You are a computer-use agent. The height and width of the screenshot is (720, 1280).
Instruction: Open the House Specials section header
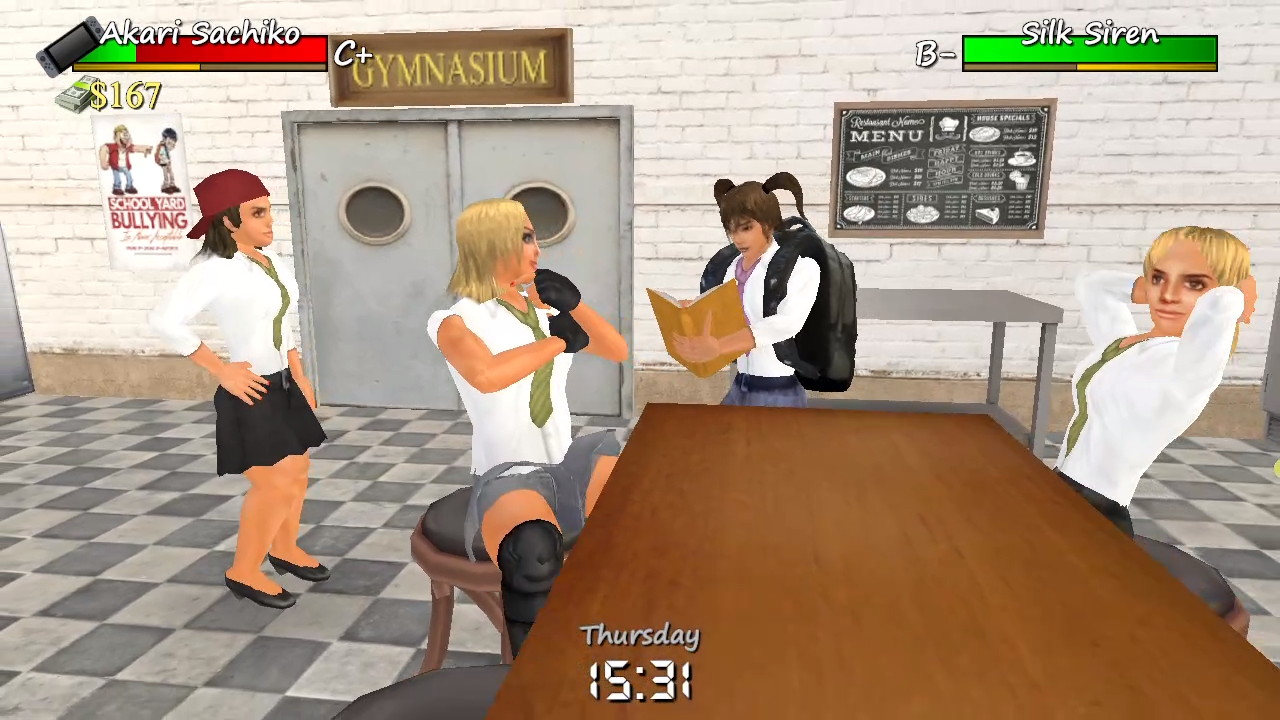1002,118
